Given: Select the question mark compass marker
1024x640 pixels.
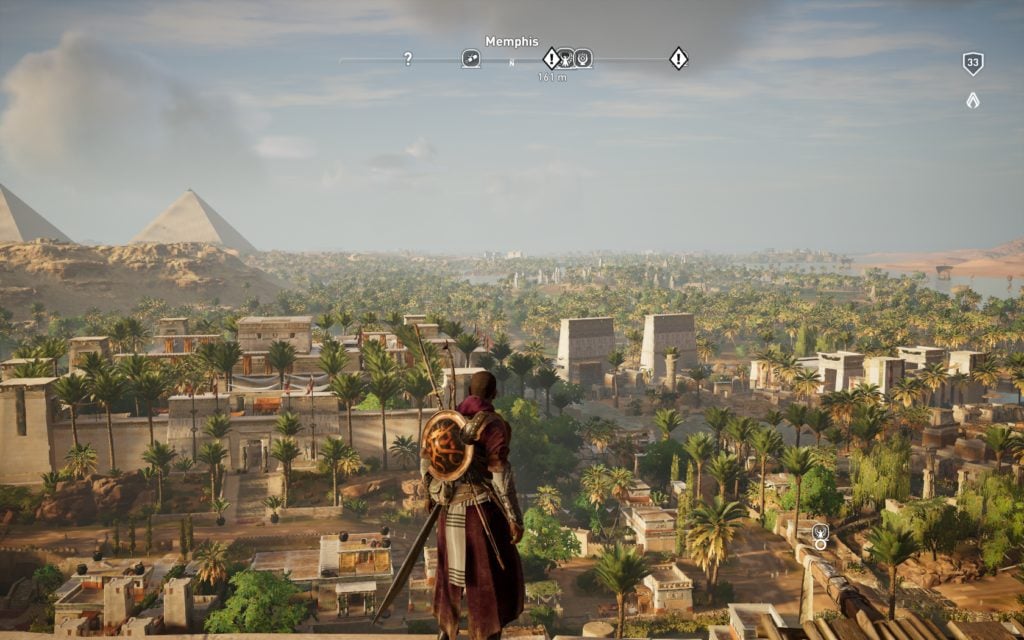Looking at the screenshot, I should pyautogui.click(x=408, y=58).
